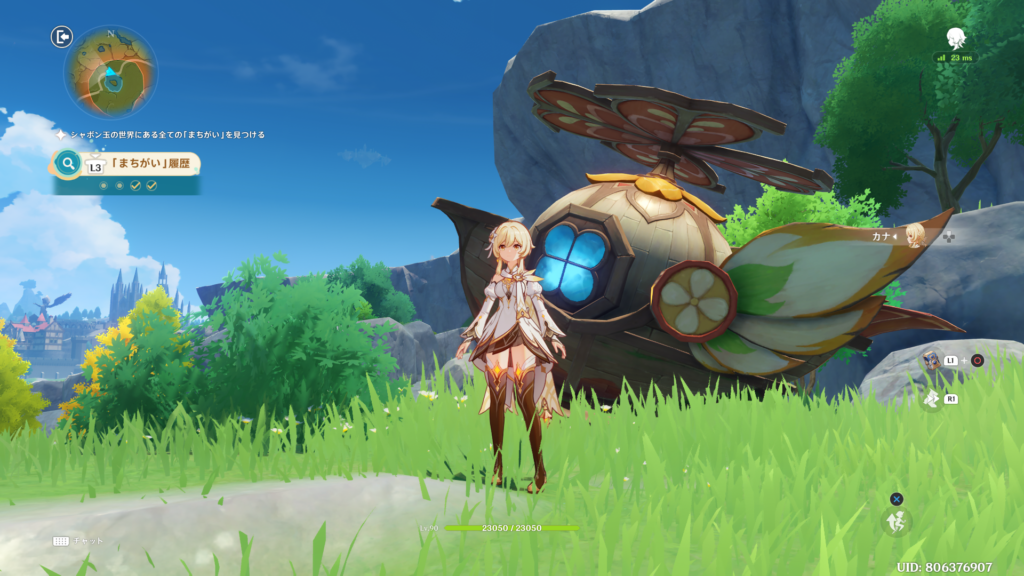Open the circular minimap

(x=110, y=72)
